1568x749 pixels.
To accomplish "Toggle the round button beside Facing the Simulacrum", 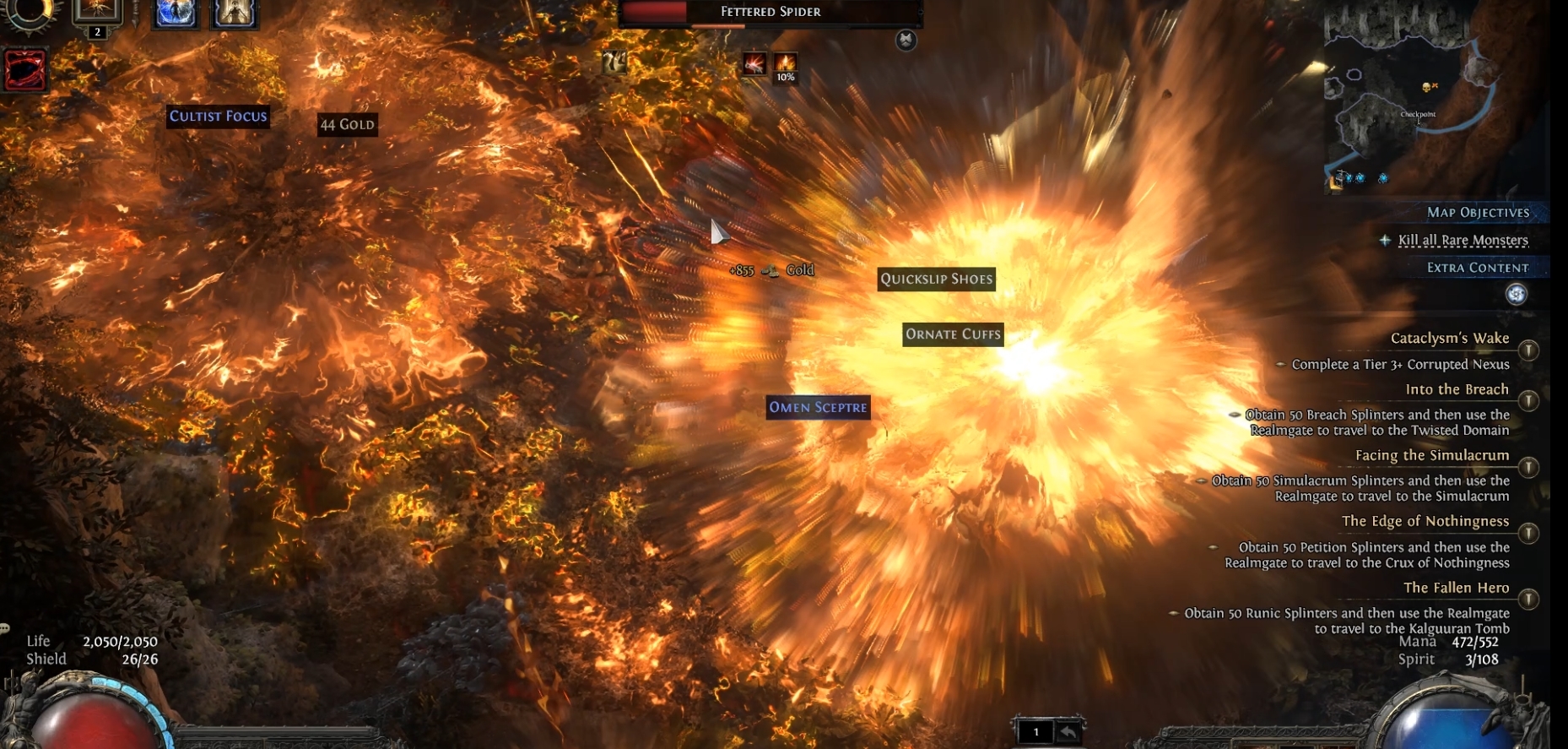I will pyautogui.click(x=1527, y=467).
